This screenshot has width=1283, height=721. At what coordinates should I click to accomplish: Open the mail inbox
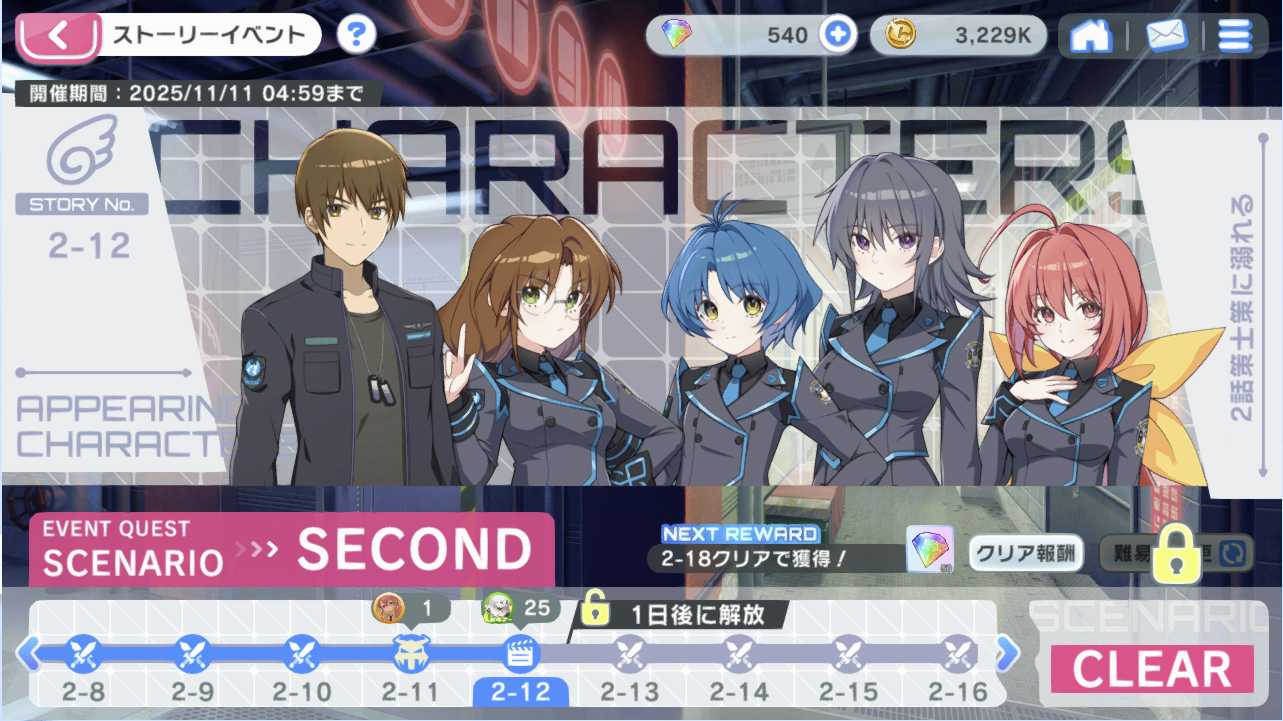coord(1165,37)
